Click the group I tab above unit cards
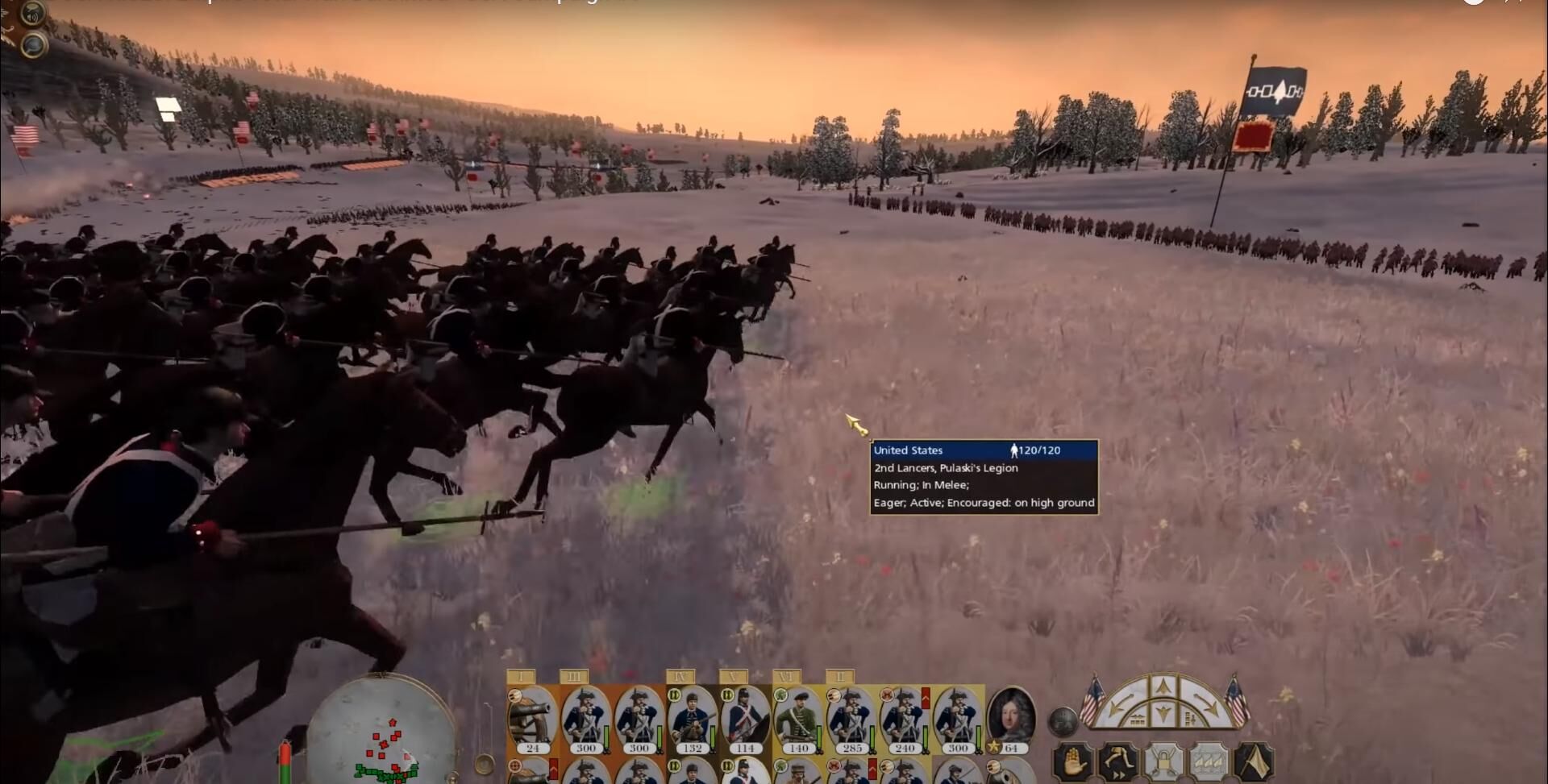 (522, 677)
